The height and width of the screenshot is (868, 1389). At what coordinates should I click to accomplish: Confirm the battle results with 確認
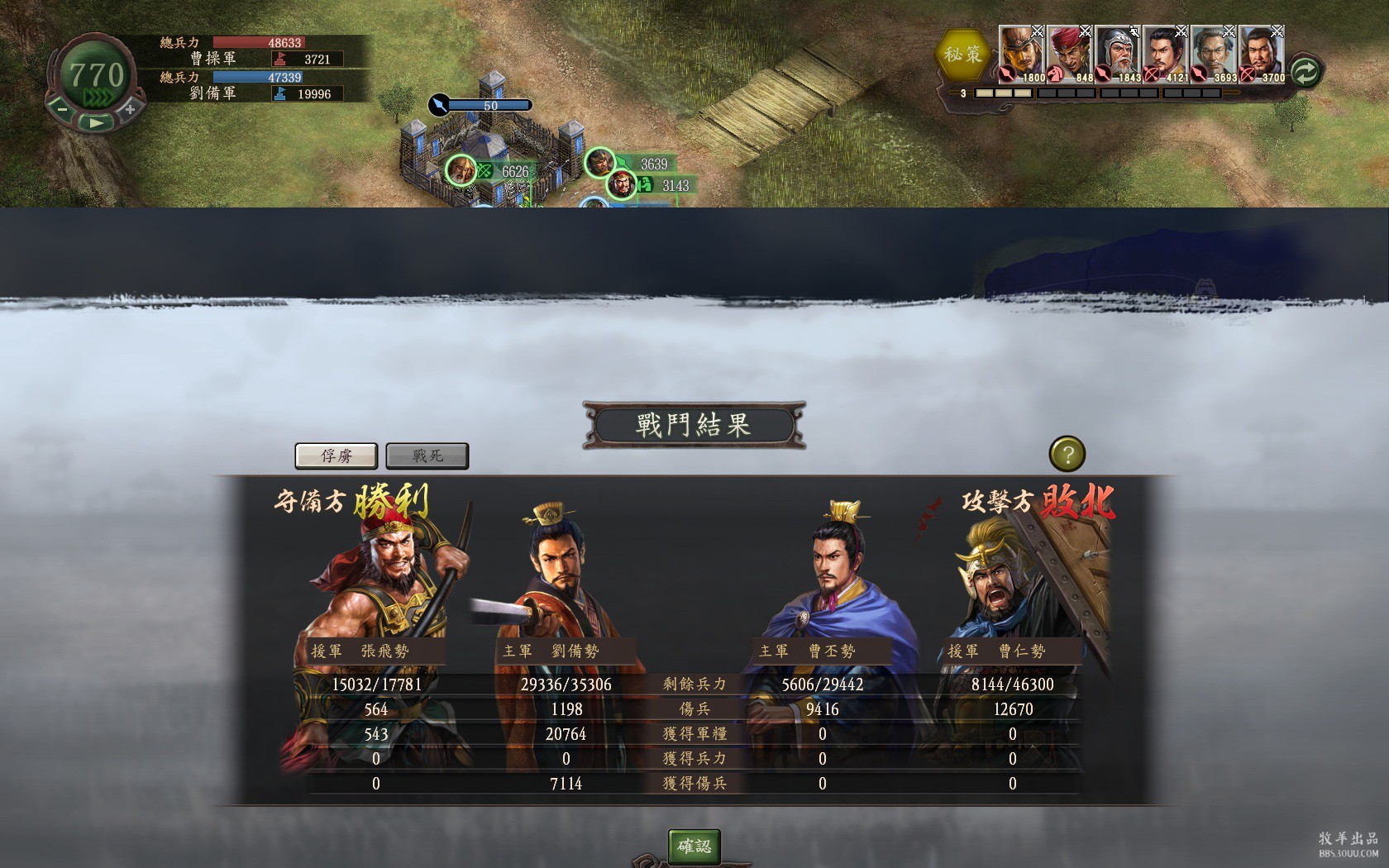[x=694, y=847]
